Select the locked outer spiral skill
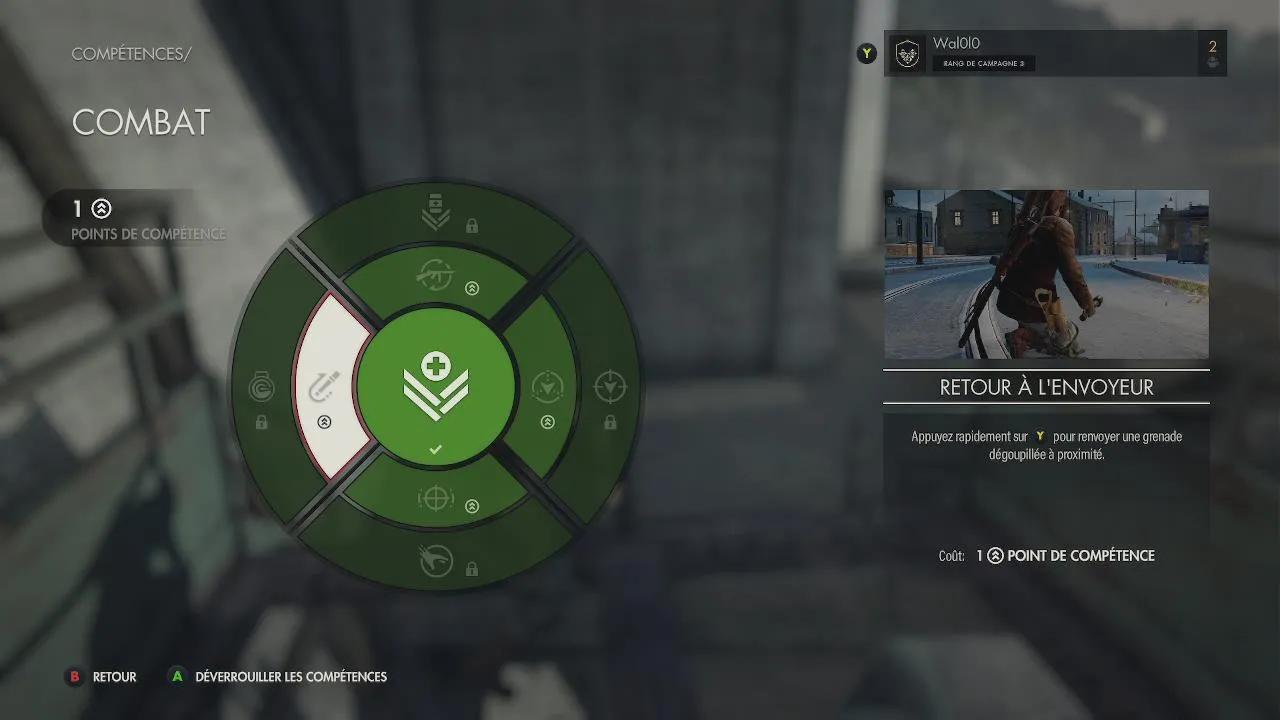 261,388
